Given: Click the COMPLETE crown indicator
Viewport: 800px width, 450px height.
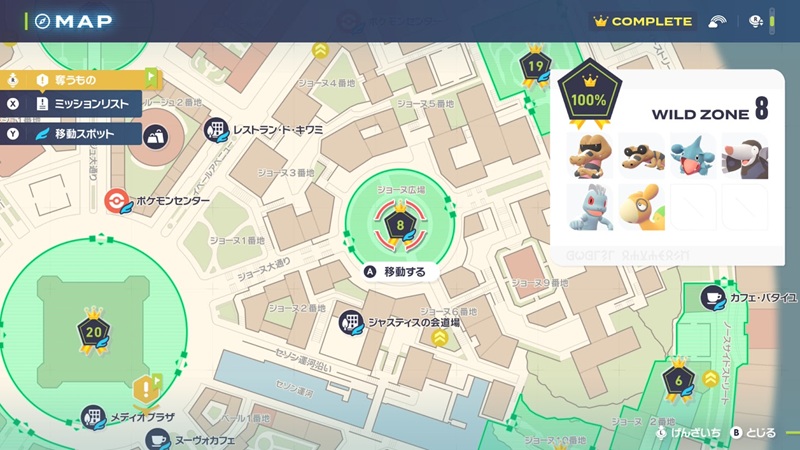Looking at the screenshot, I should (x=642, y=21).
